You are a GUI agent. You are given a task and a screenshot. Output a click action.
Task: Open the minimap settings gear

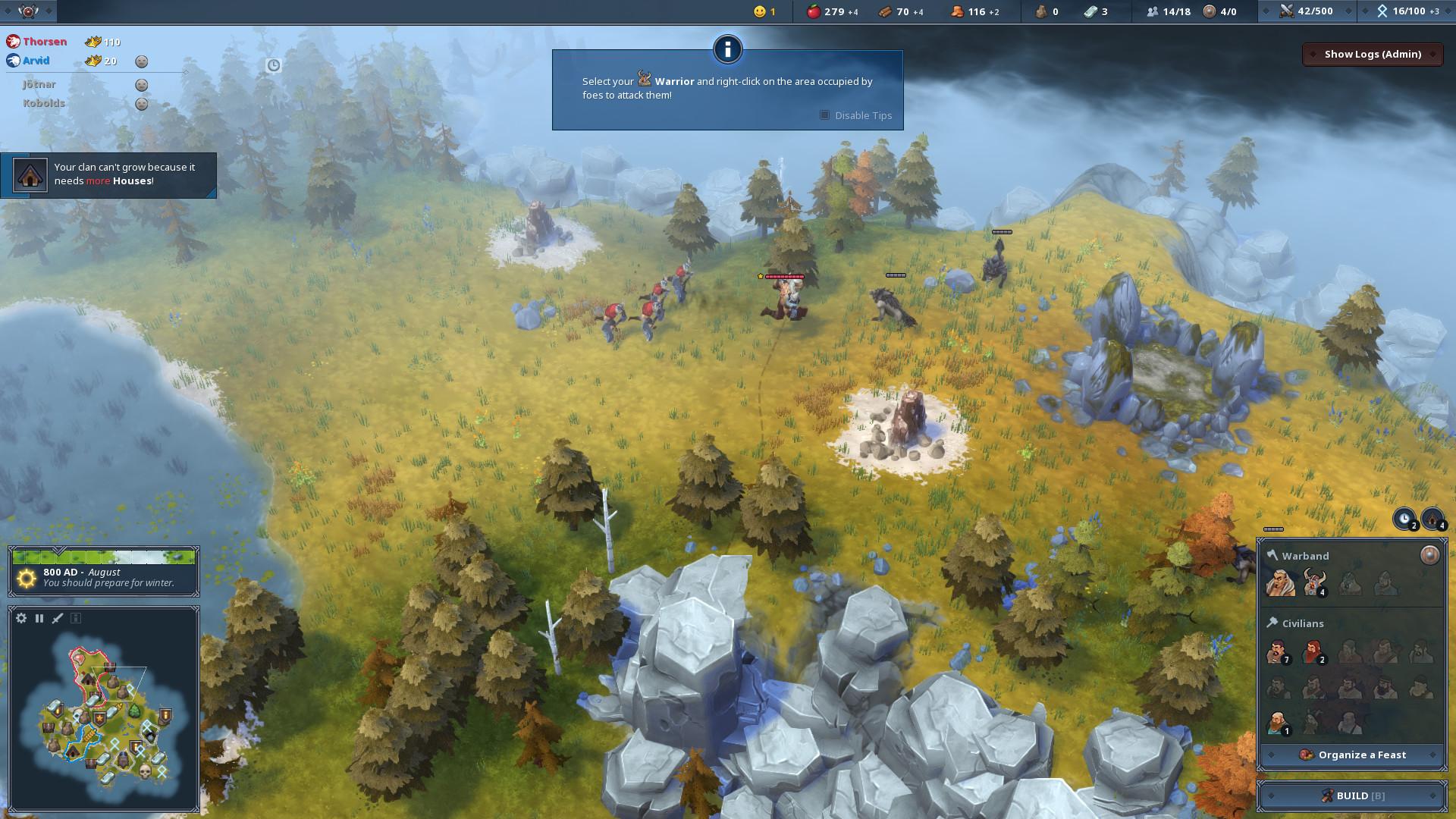tap(20, 618)
